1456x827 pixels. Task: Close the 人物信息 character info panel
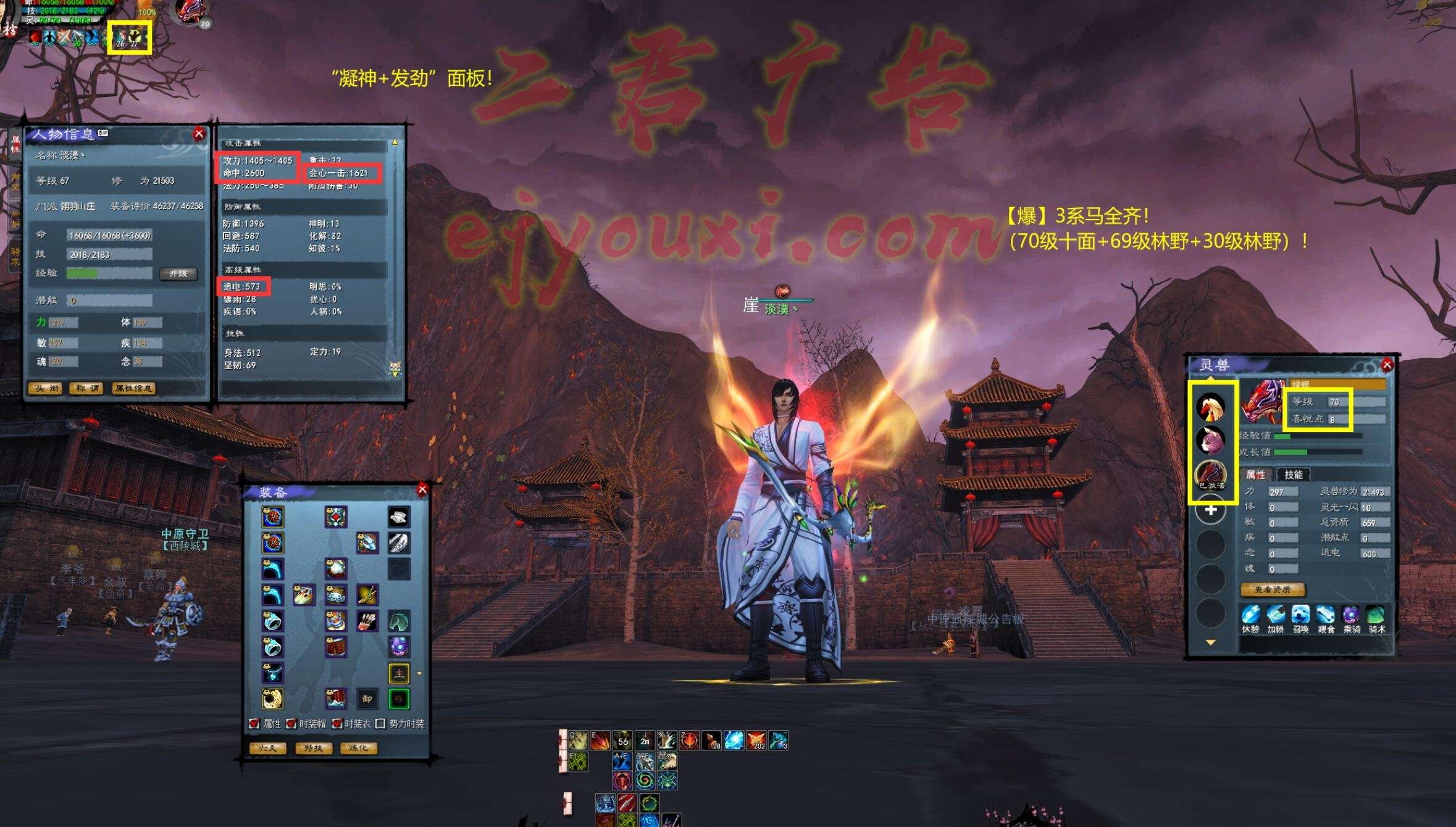(x=199, y=134)
